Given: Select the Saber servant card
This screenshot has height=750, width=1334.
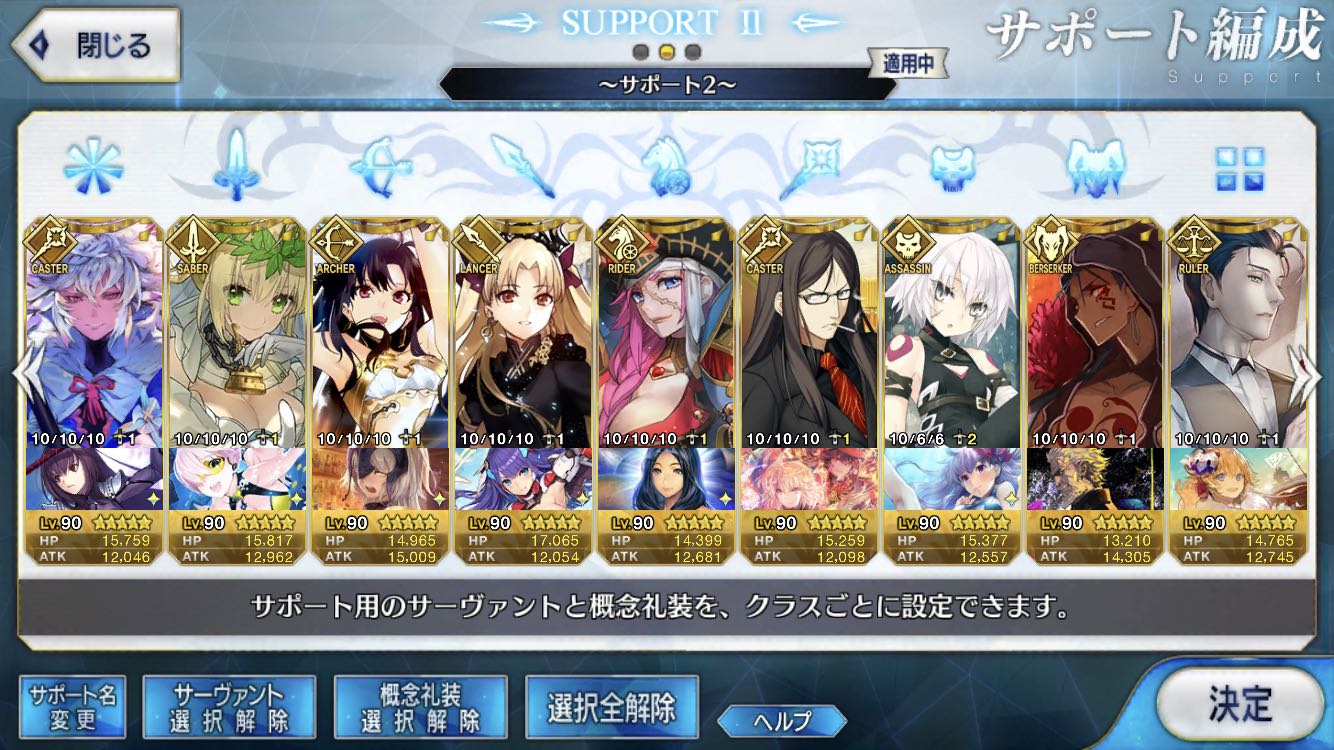Looking at the screenshot, I should [236, 340].
